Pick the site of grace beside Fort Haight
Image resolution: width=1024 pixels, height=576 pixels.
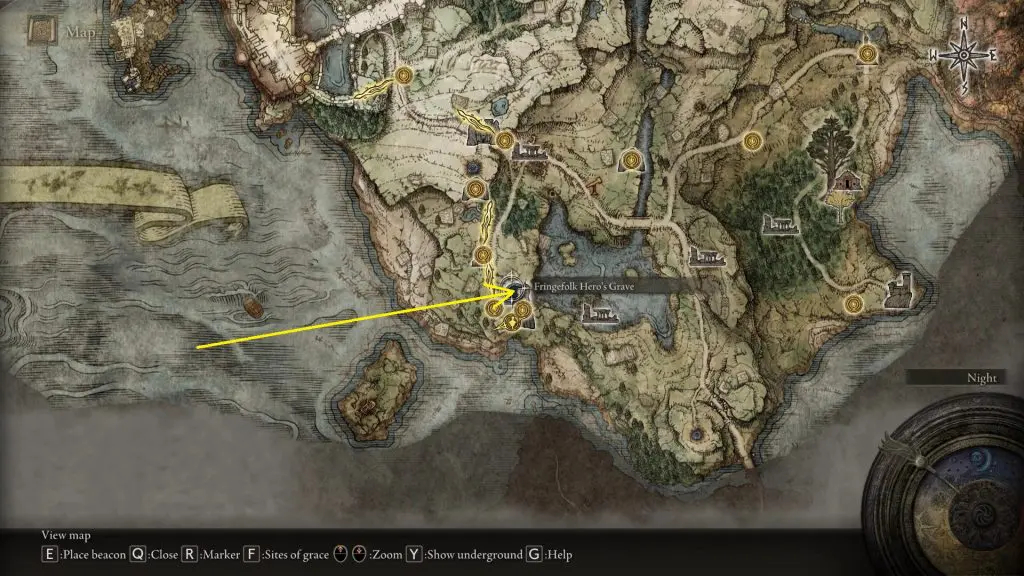point(853,303)
